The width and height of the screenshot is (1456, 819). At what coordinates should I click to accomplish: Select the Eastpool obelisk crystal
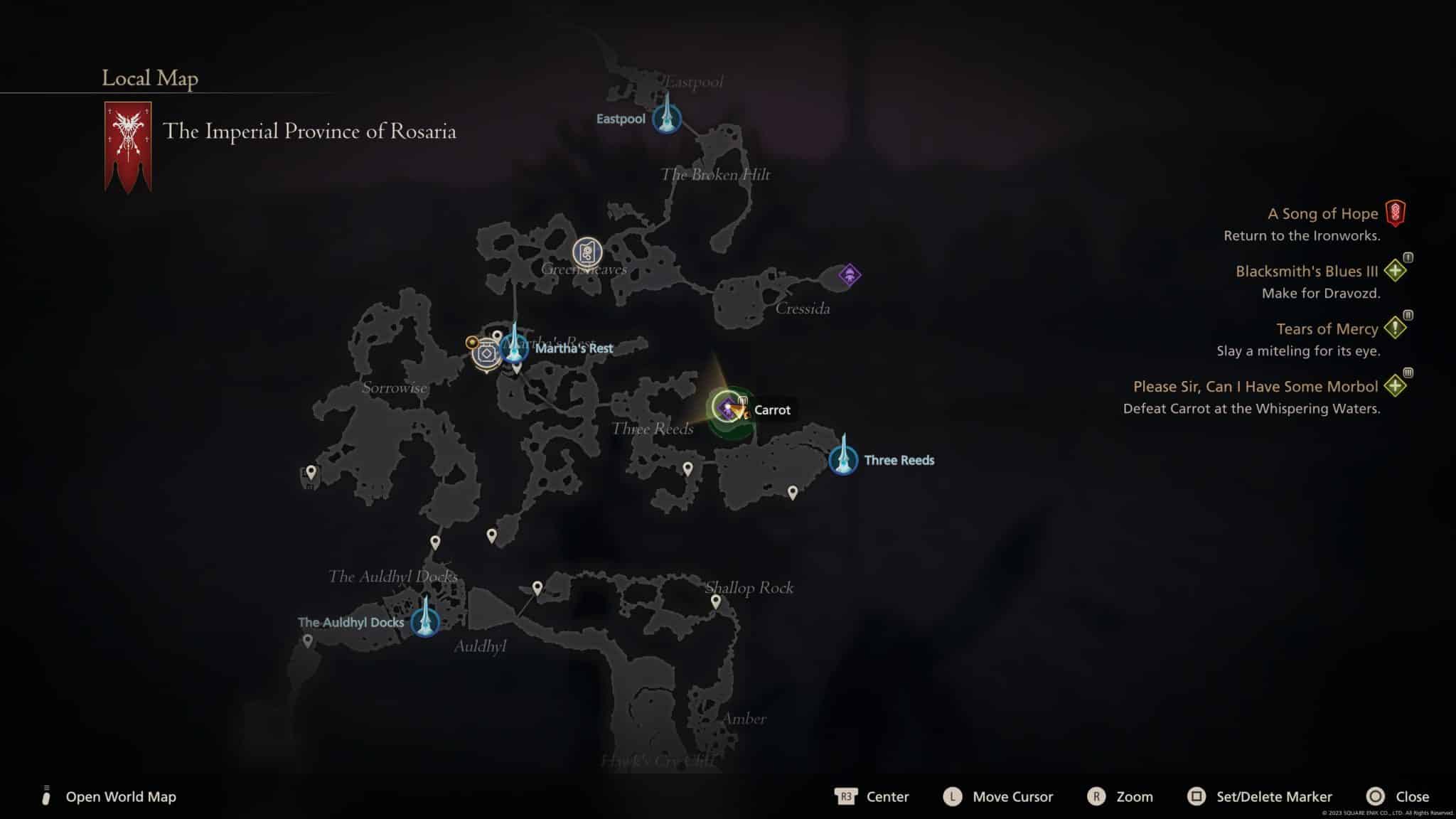click(x=666, y=119)
